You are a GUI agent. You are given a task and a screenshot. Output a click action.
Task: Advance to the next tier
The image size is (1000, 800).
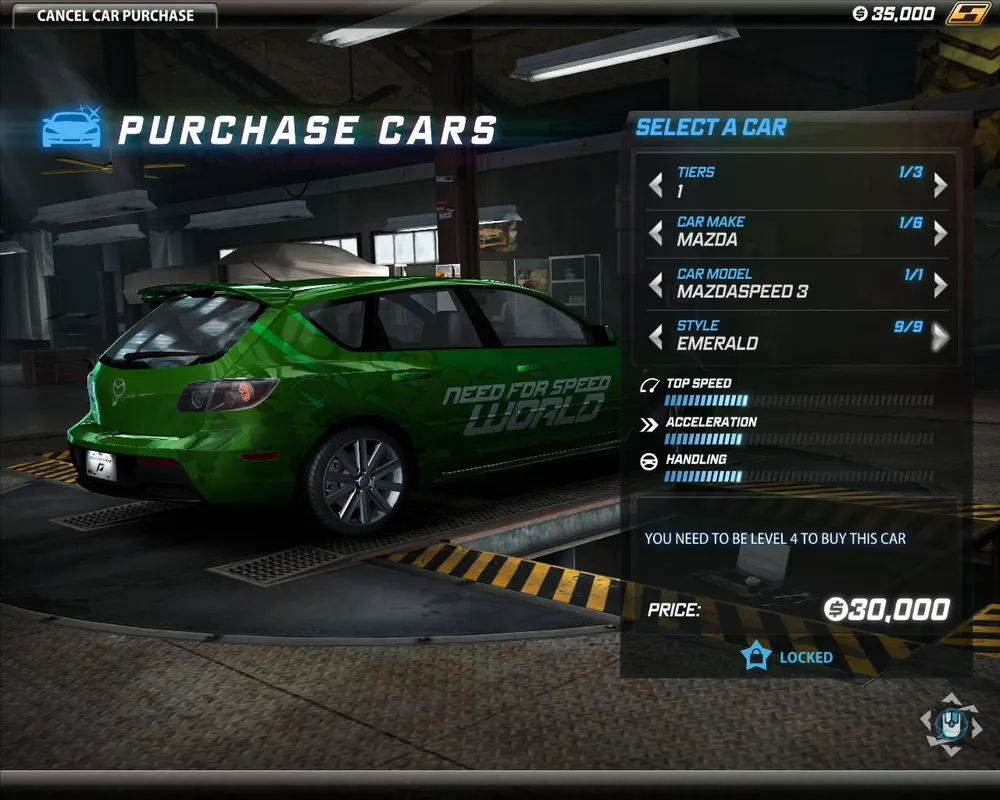[940, 185]
